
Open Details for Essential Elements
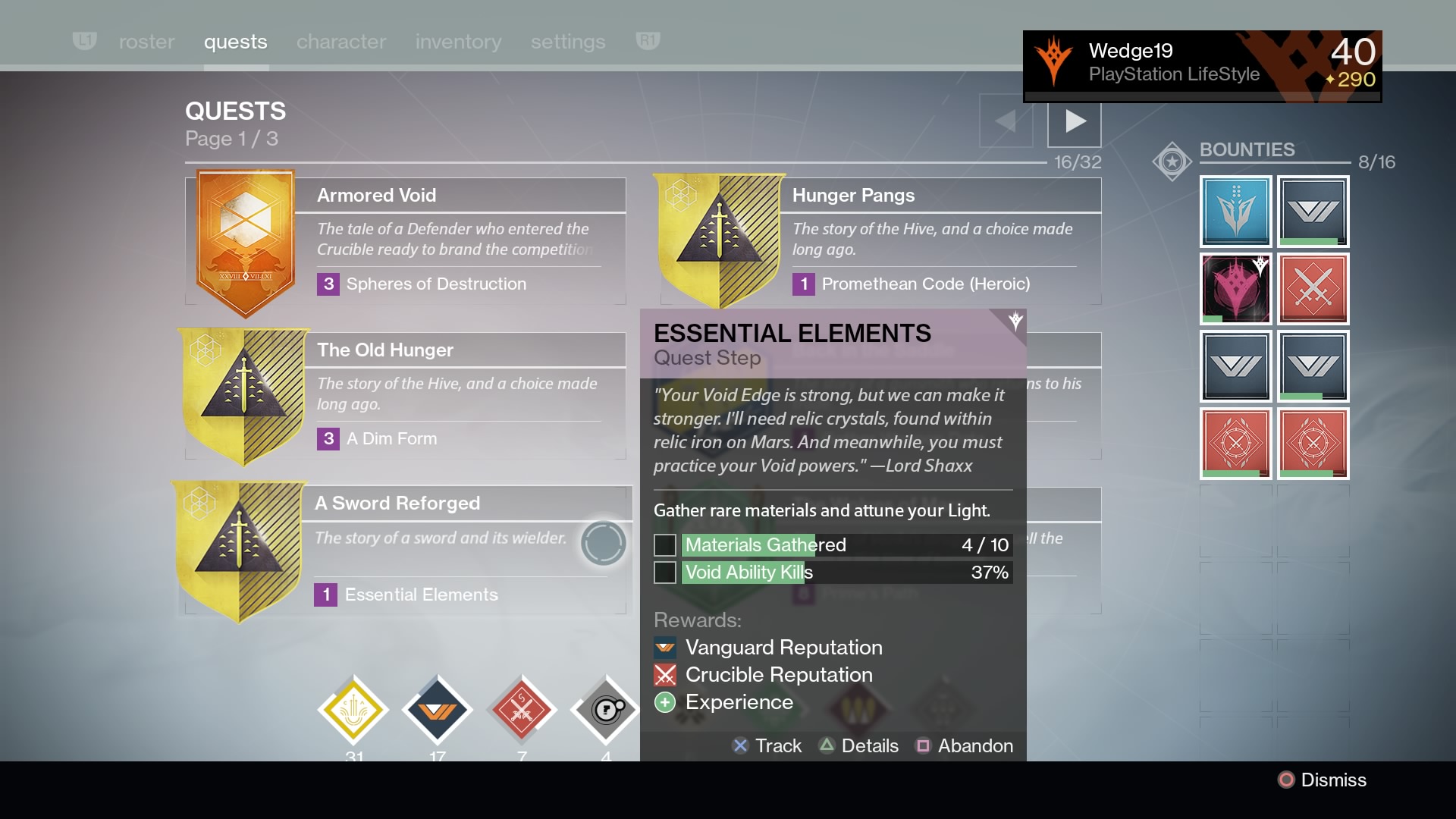click(x=859, y=745)
